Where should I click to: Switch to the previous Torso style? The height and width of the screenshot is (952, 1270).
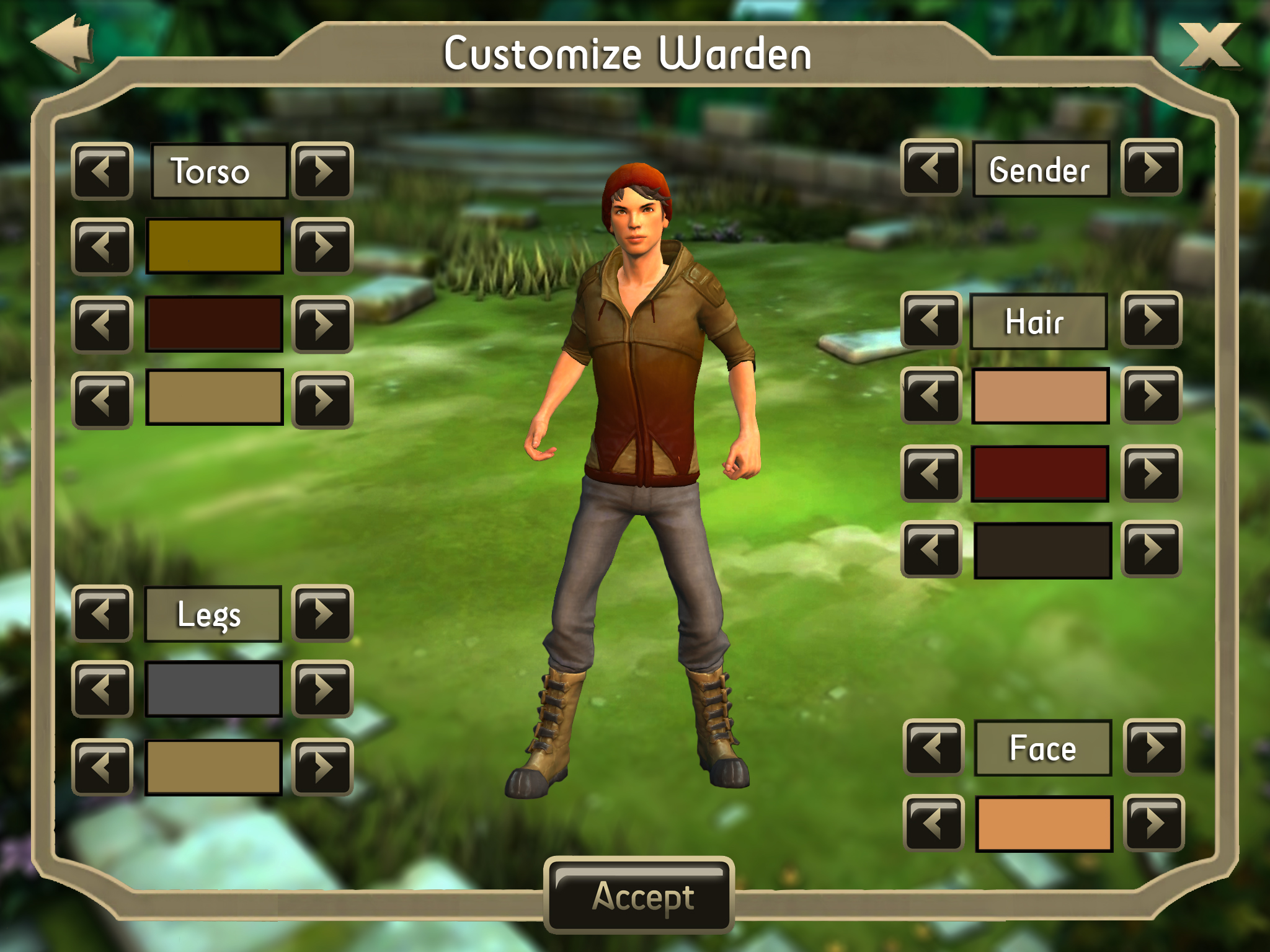[x=102, y=170]
